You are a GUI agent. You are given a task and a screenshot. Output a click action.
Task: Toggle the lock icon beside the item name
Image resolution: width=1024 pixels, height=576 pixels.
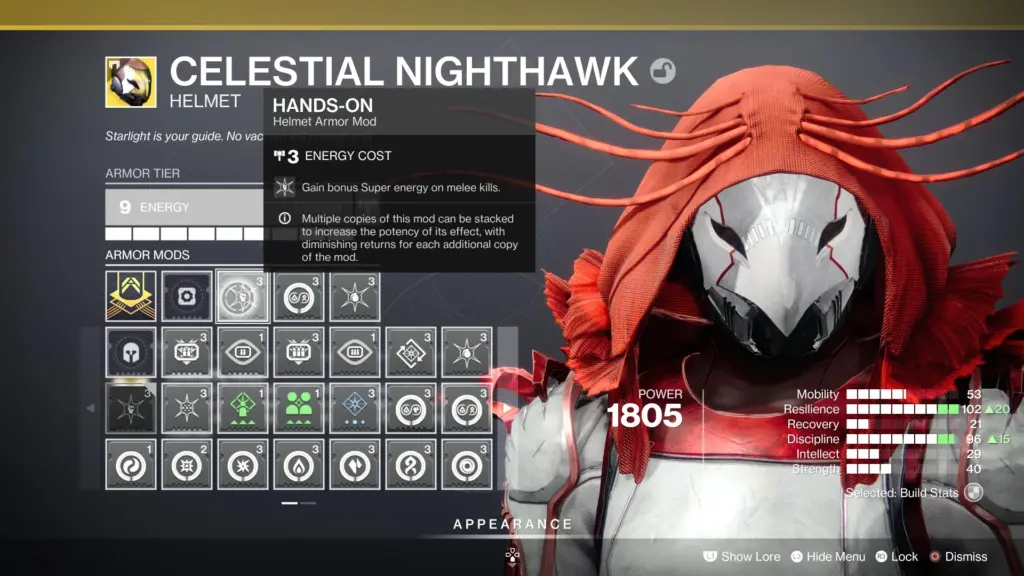[x=662, y=71]
